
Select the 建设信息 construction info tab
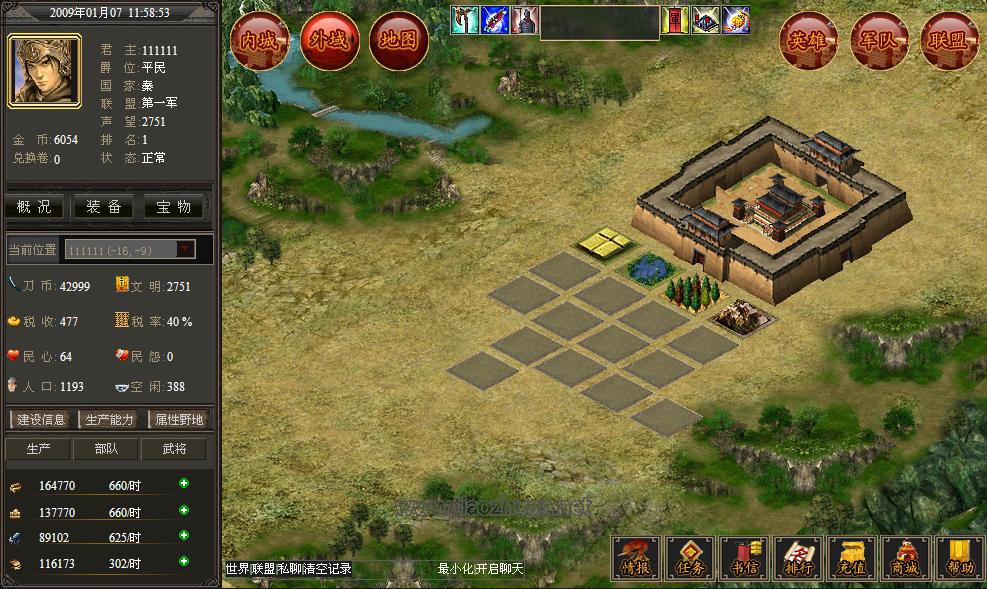(x=41, y=420)
